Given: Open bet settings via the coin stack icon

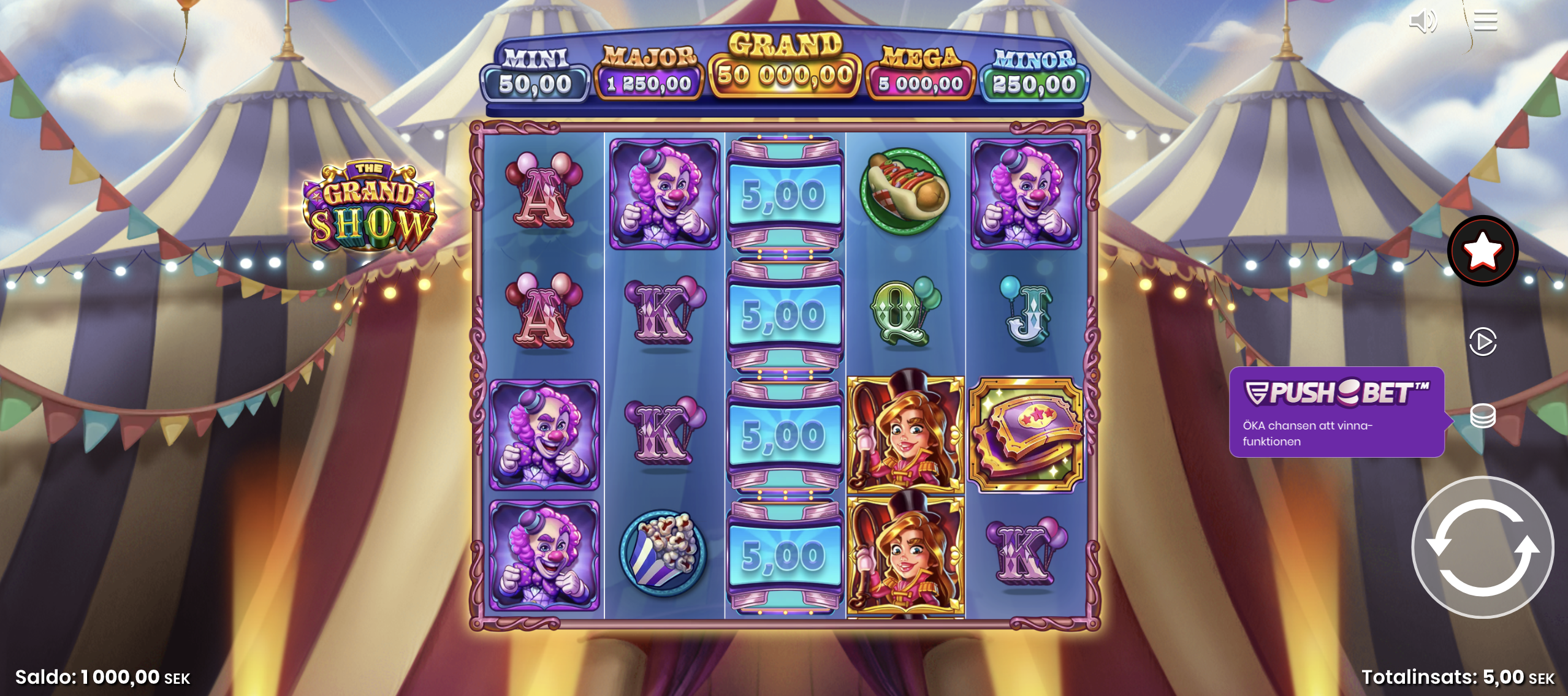Looking at the screenshot, I should click(1484, 414).
